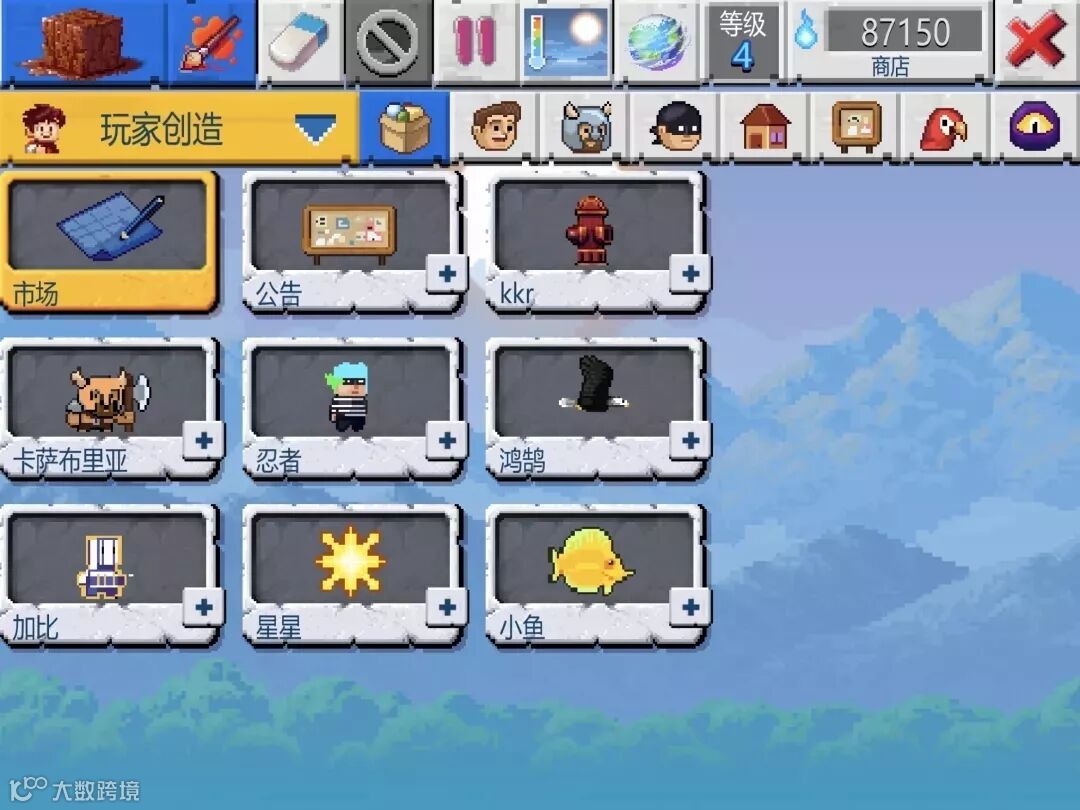Pick the 忍者 ninja character tile

(349, 407)
